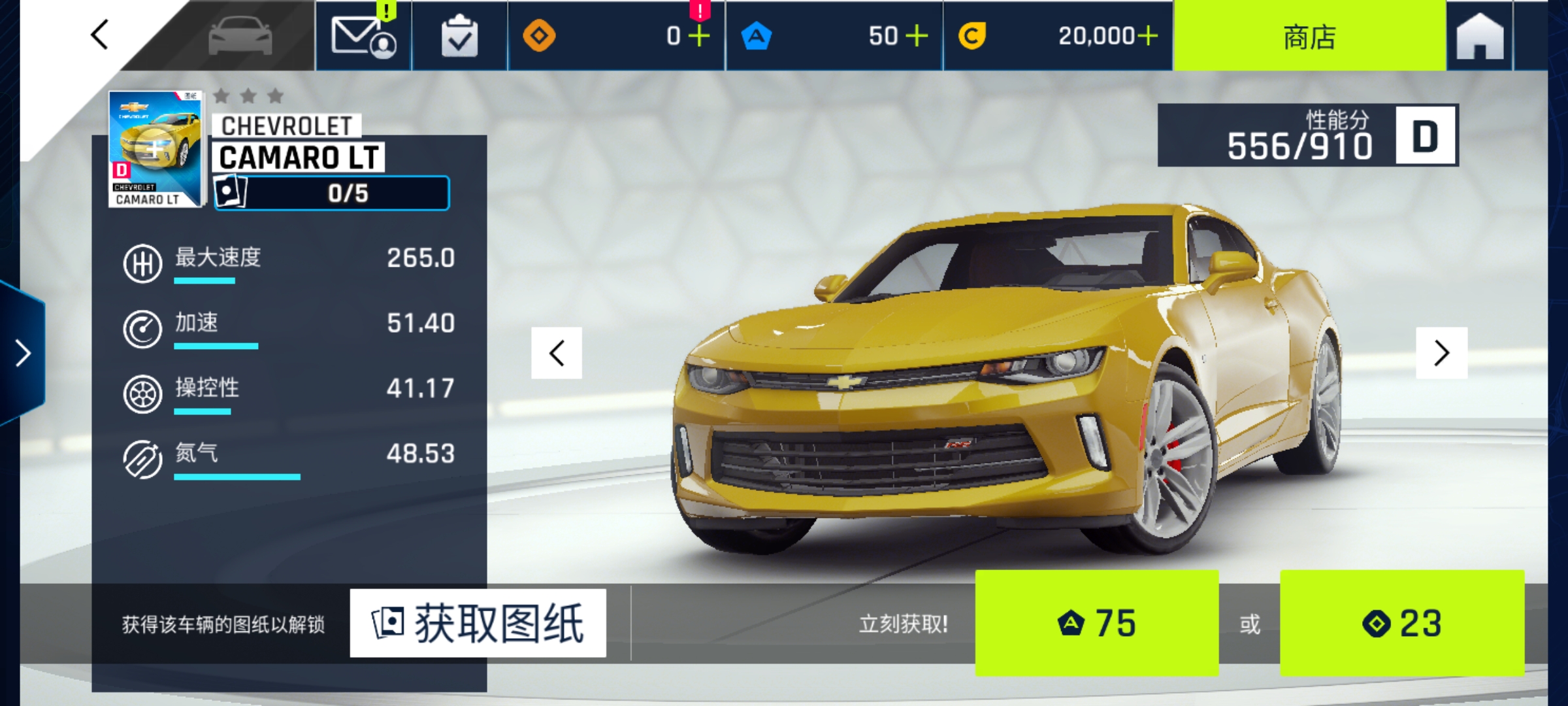Open the daily tasks clipboard
This screenshot has width=1568, height=706.
459,36
